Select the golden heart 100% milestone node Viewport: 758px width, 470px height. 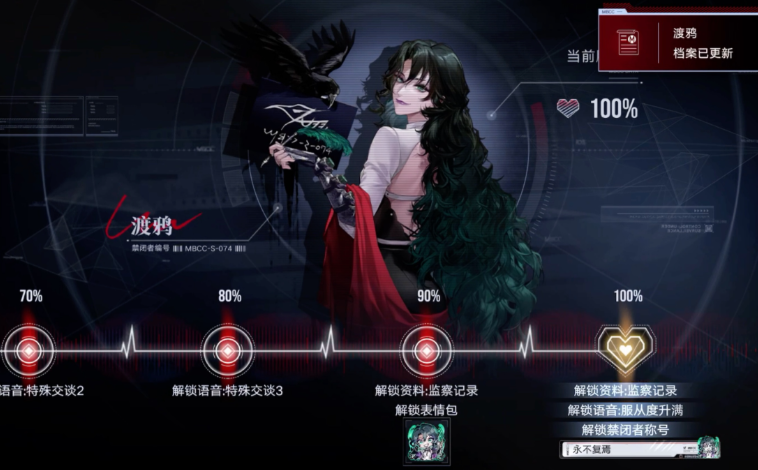626,349
